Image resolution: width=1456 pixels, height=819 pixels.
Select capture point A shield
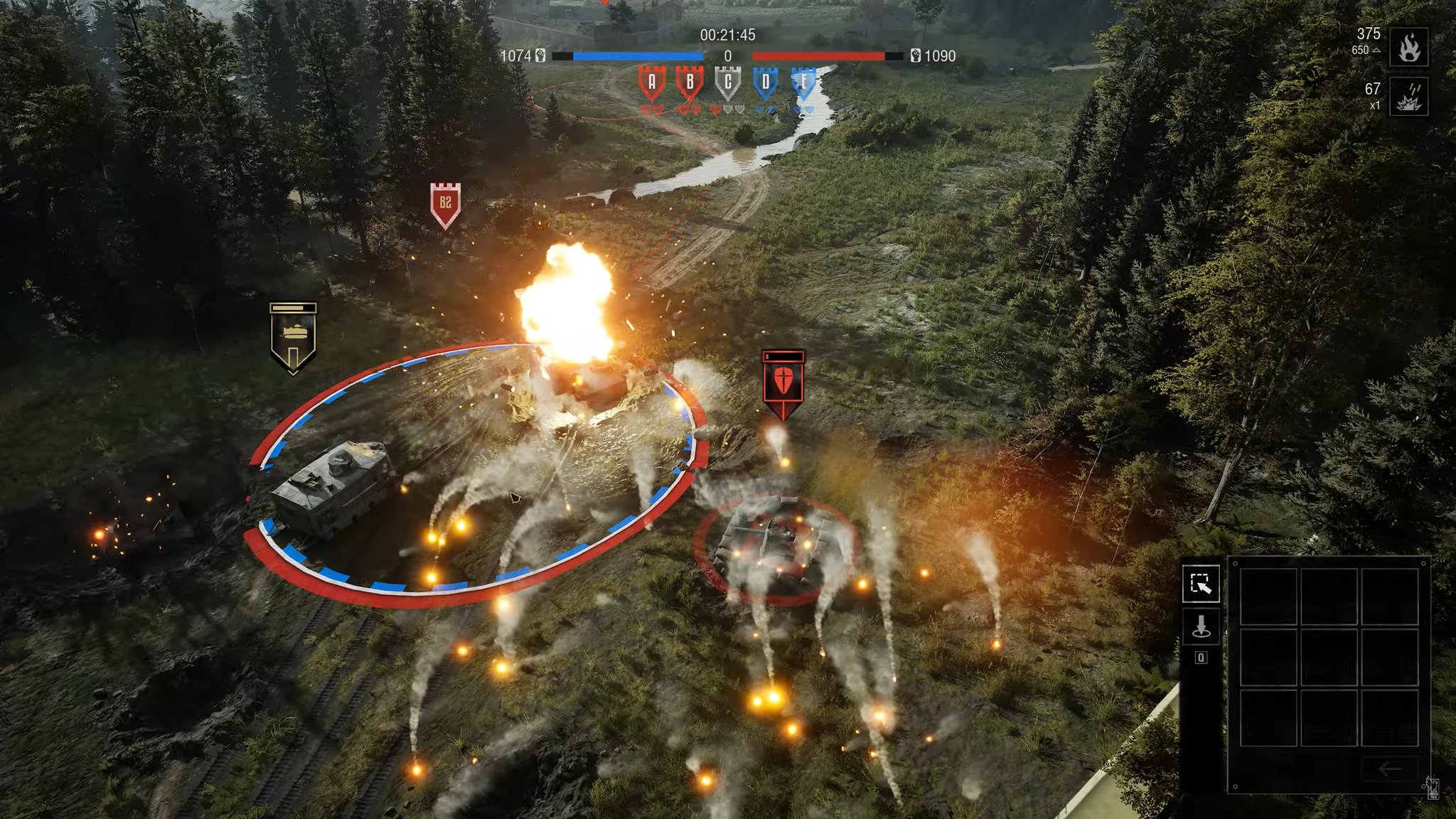click(651, 83)
